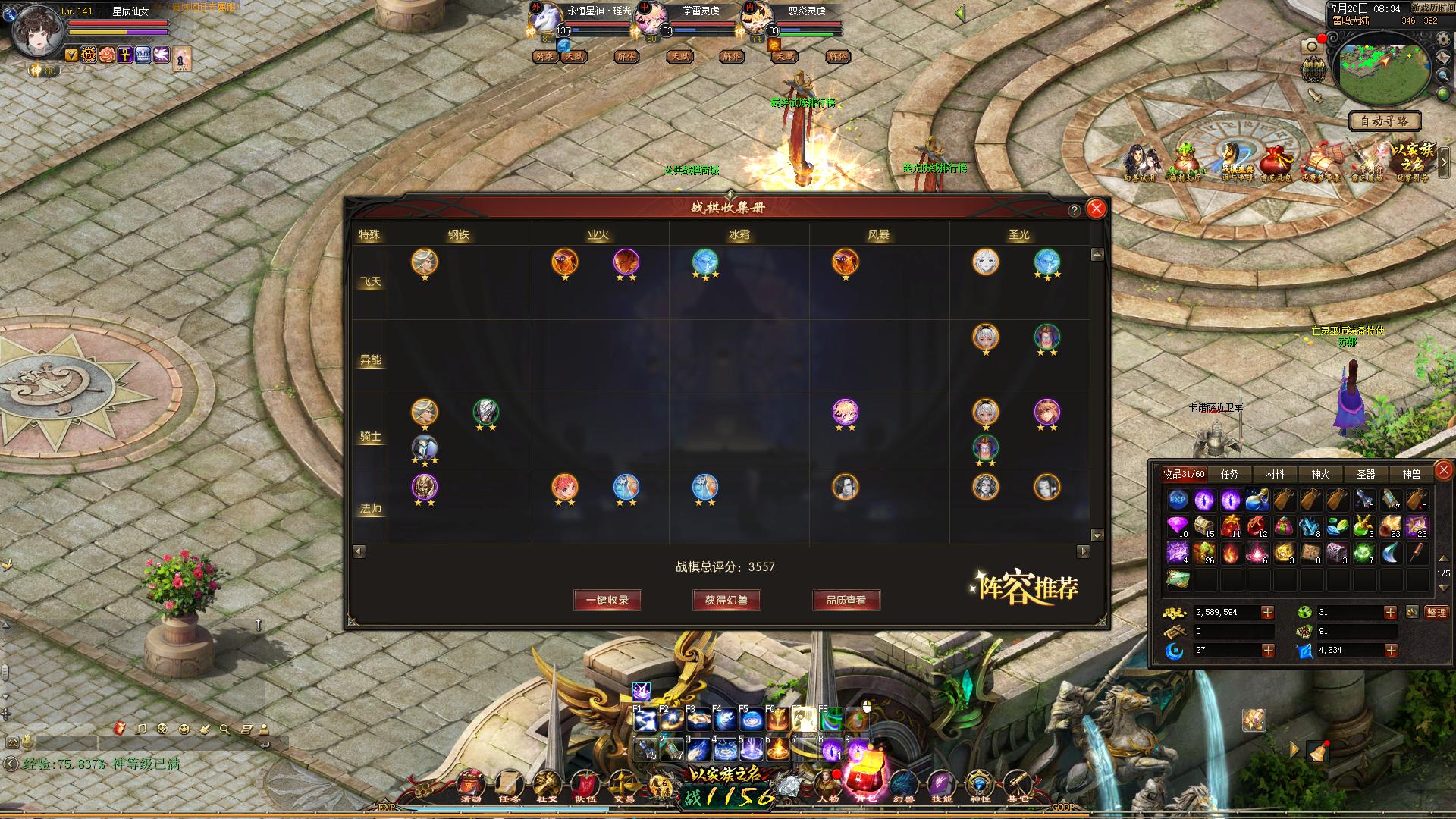The image size is (1456, 819).
Task: Open 获得幻兽 from the collection window
Action: point(726,600)
